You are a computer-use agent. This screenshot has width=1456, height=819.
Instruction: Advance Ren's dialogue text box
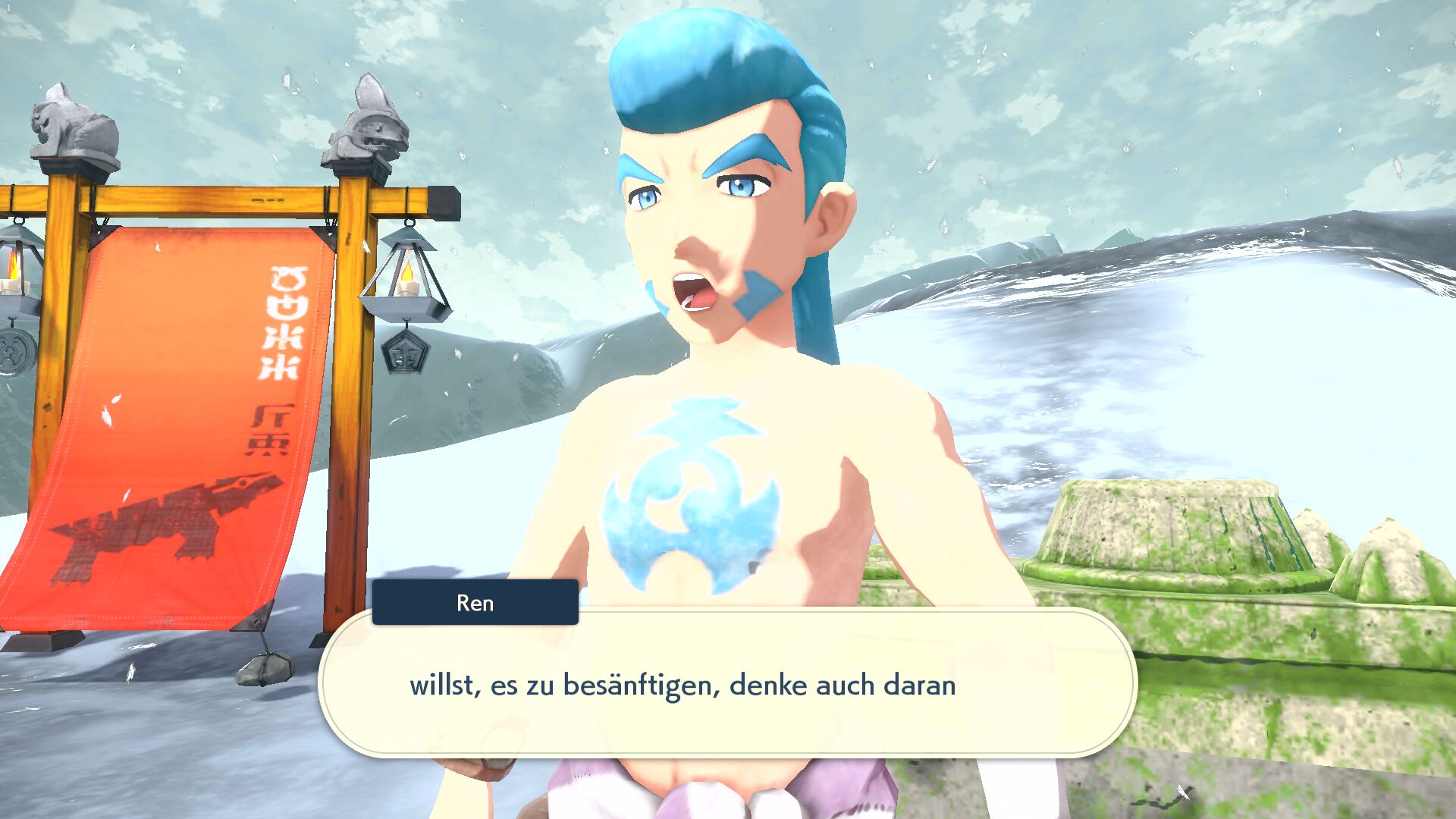pyautogui.click(x=726, y=685)
